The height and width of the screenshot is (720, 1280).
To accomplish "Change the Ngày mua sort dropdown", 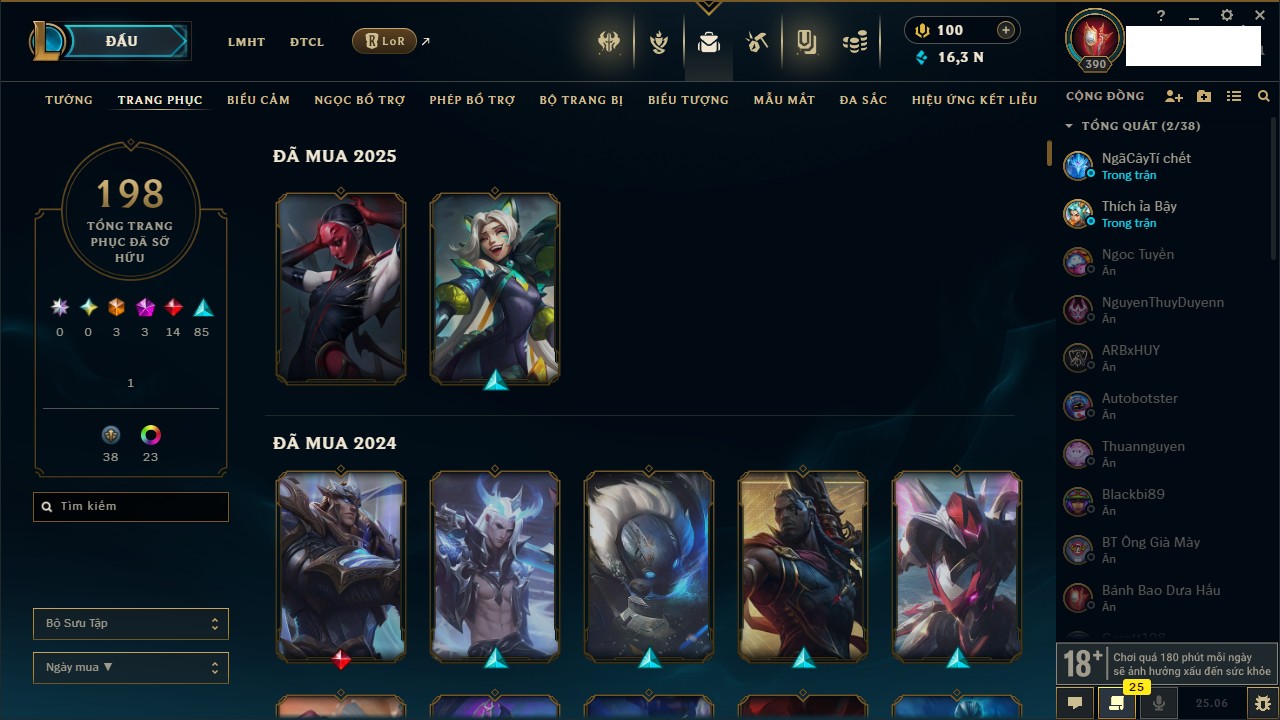I will 130,668.
